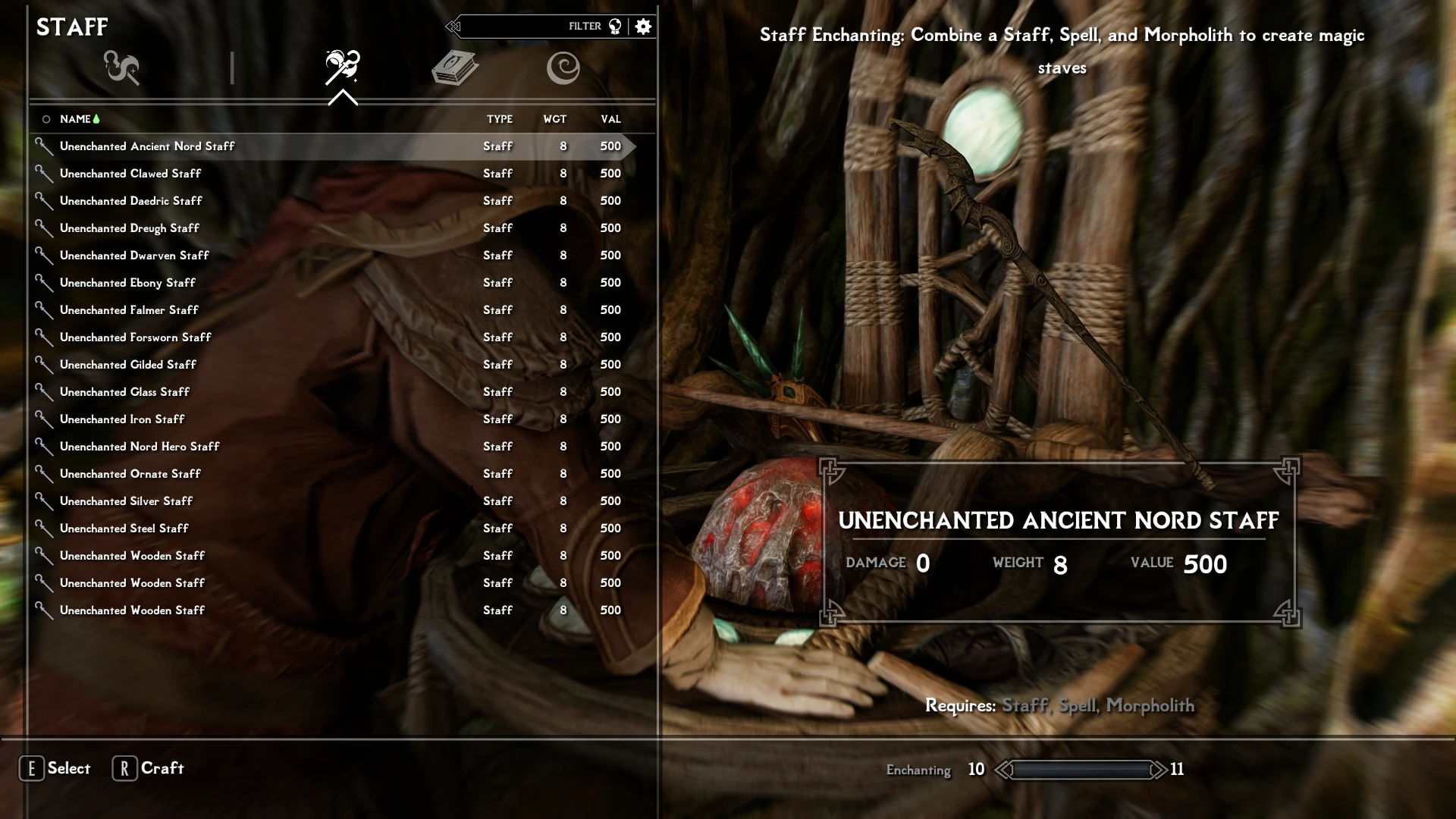1456x819 pixels.
Task: Select the Unenchanted Silver Staff
Action: [x=127, y=501]
